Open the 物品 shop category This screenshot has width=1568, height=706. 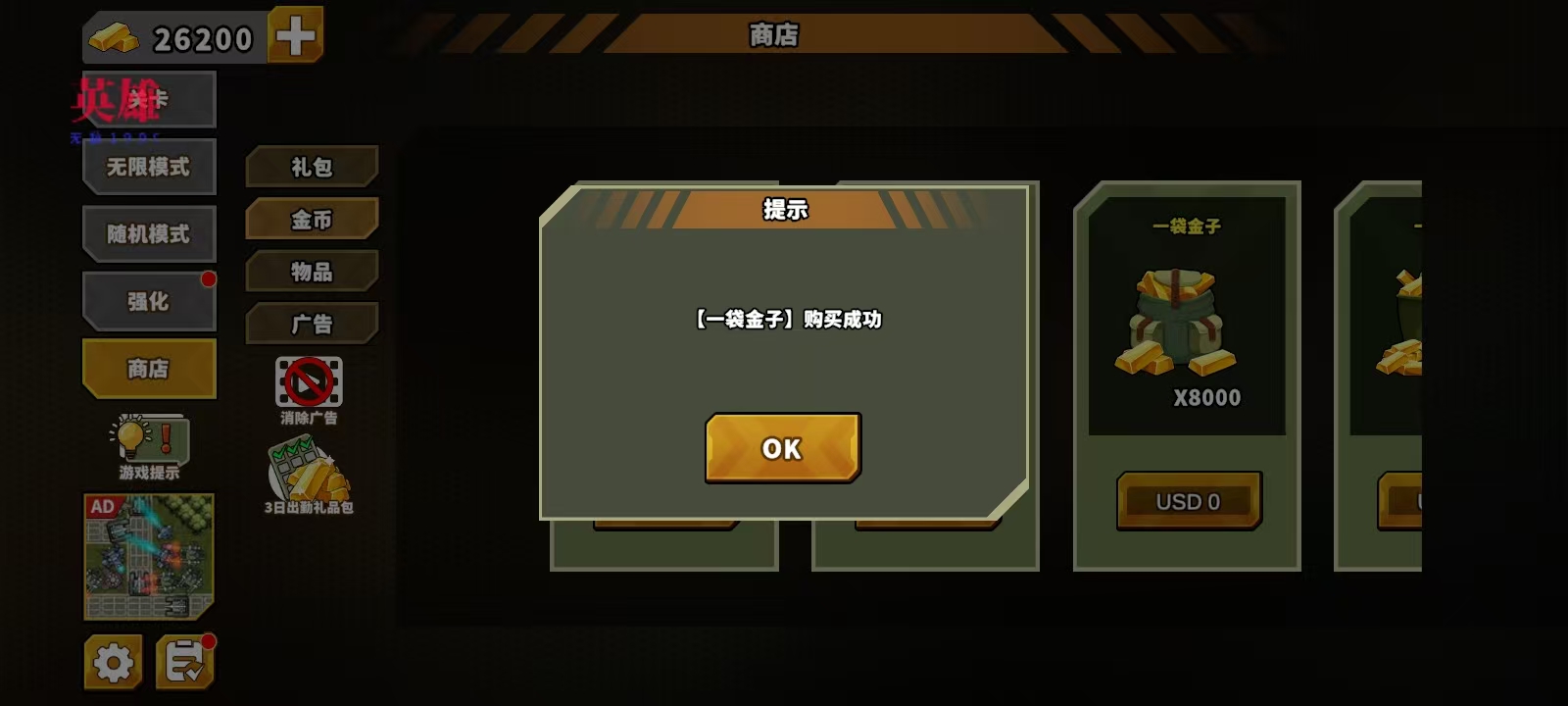tap(313, 272)
